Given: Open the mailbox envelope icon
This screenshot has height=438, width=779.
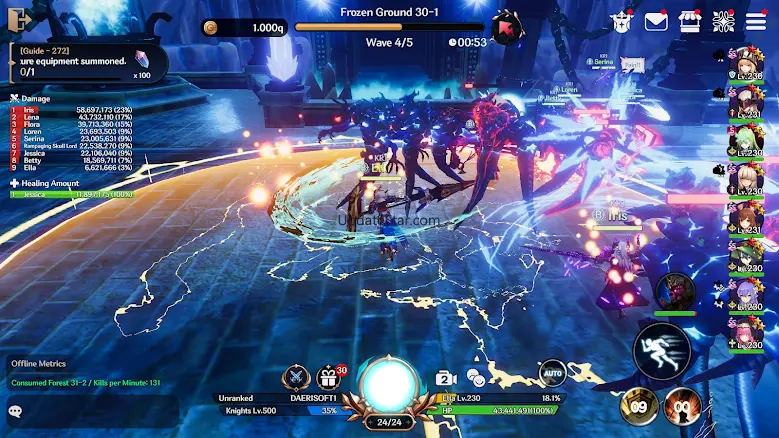Looking at the screenshot, I should [656, 21].
